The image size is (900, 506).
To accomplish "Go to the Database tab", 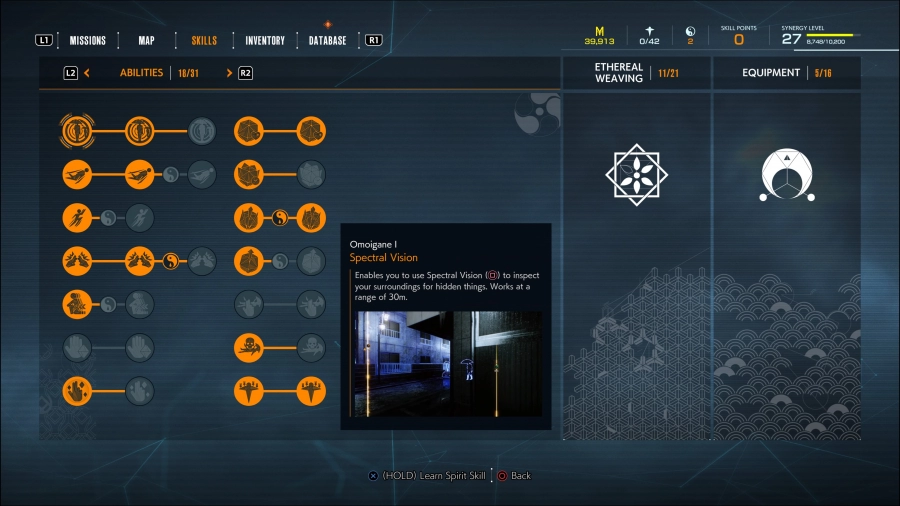I will coord(328,41).
